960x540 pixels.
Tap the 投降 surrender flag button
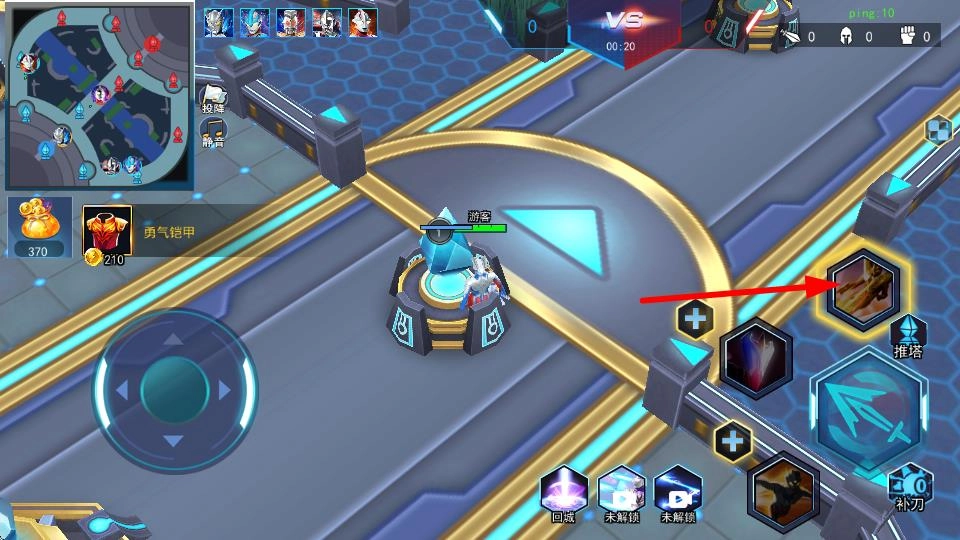pyautogui.click(x=214, y=97)
